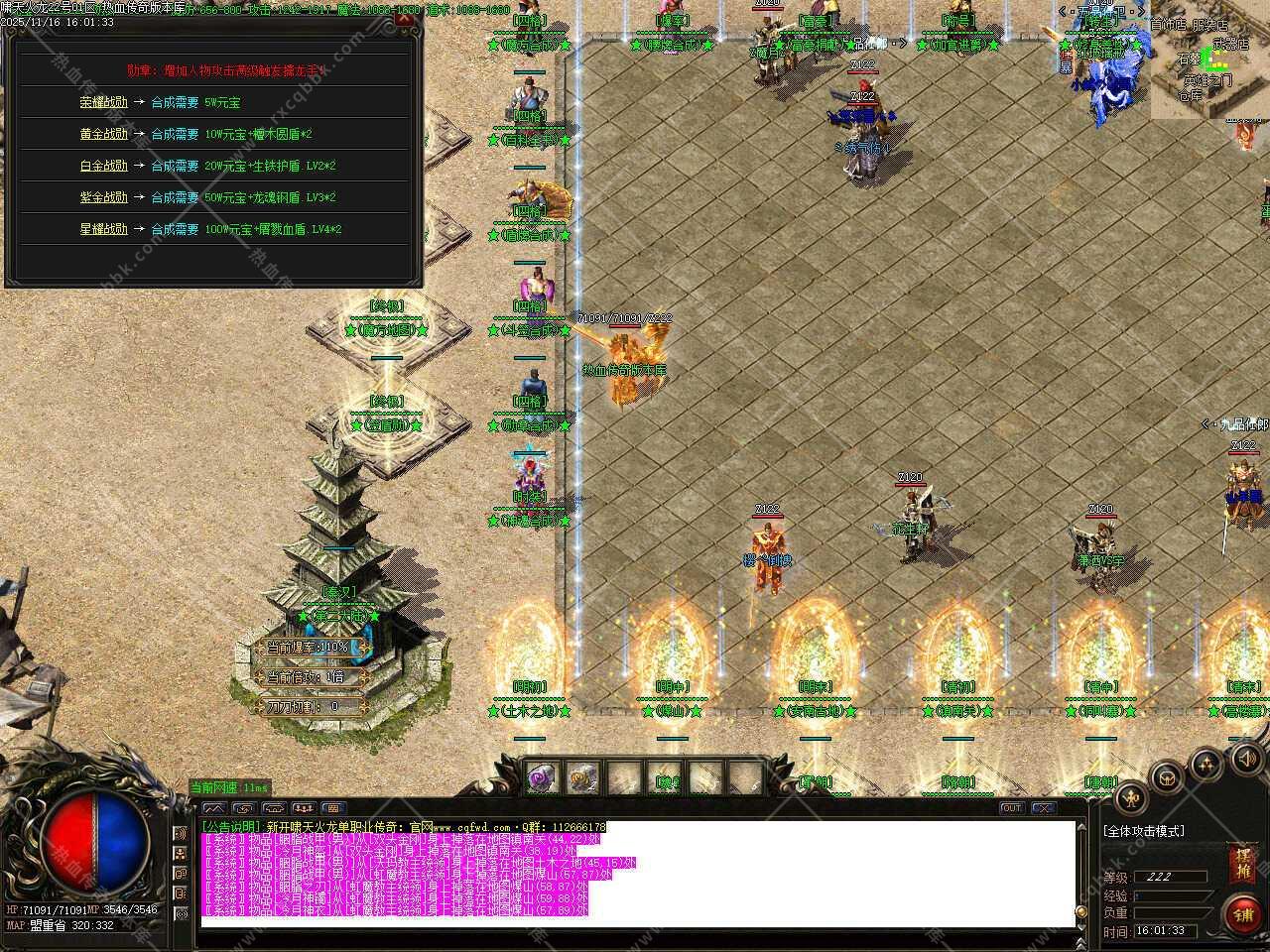Toggle the sound speaker icon
This screenshot has width=1270, height=952.
pyautogui.click(x=1245, y=759)
